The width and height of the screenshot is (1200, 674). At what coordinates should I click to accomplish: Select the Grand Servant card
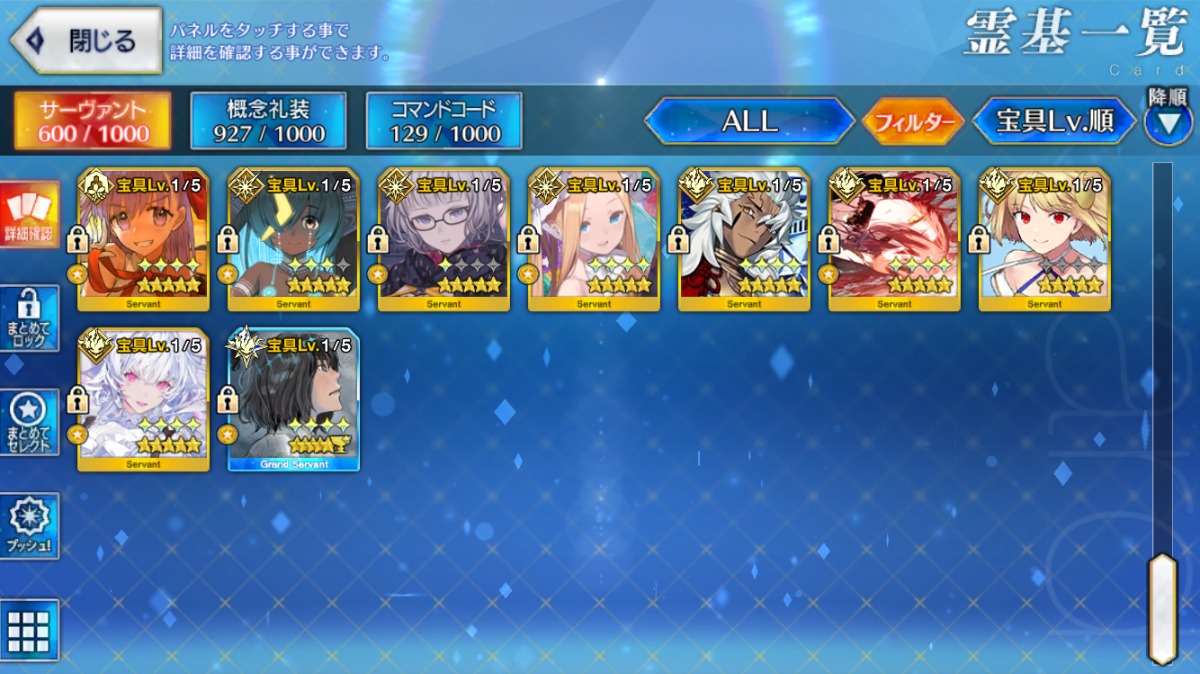(x=294, y=400)
